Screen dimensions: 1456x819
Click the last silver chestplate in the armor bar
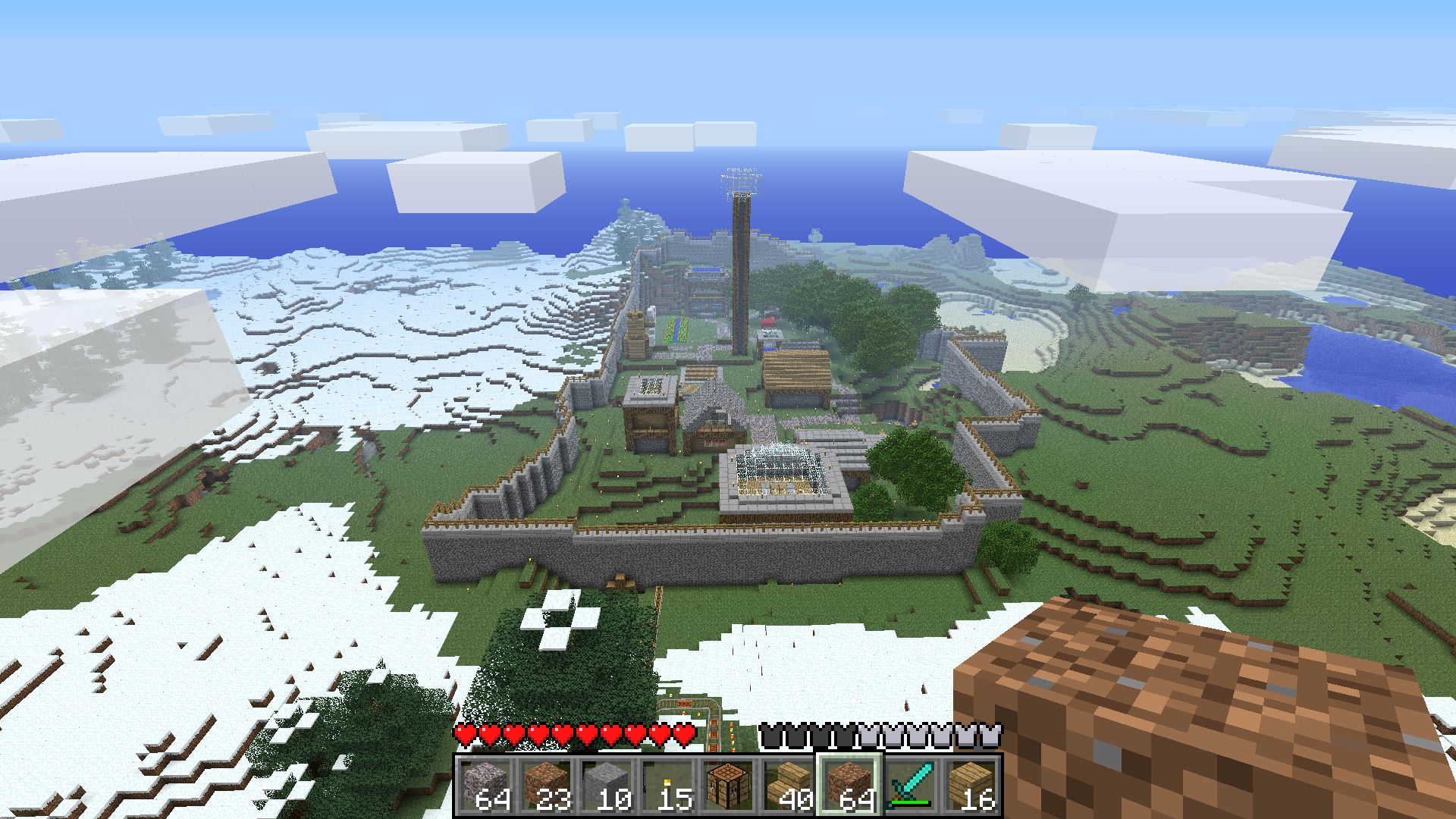point(990,734)
